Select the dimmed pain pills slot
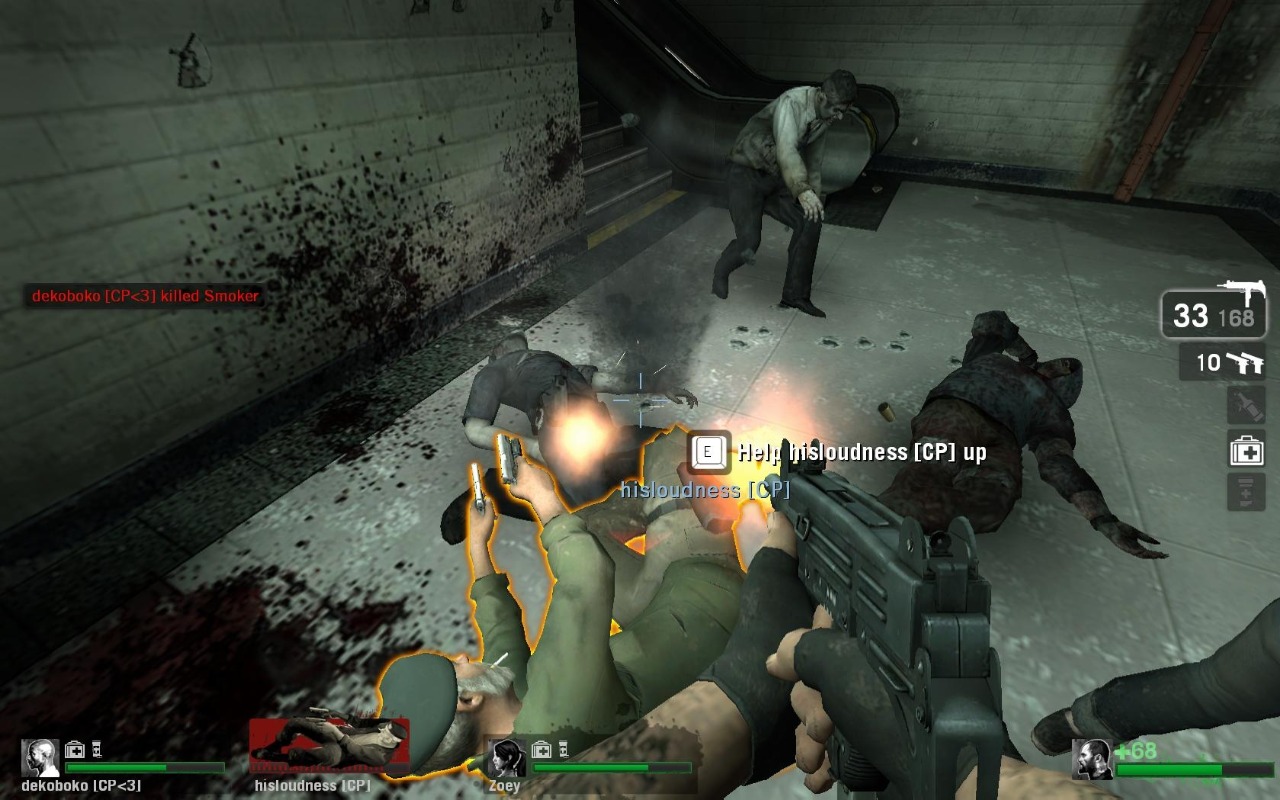Screen dimensions: 1280x800 (x=1246, y=492)
